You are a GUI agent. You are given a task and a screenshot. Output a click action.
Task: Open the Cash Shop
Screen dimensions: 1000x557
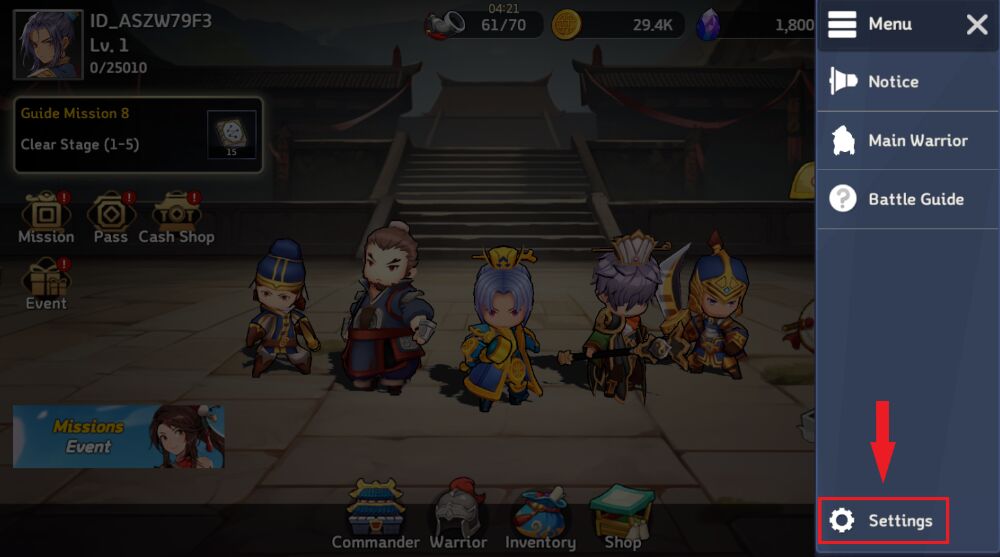pos(176,218)
